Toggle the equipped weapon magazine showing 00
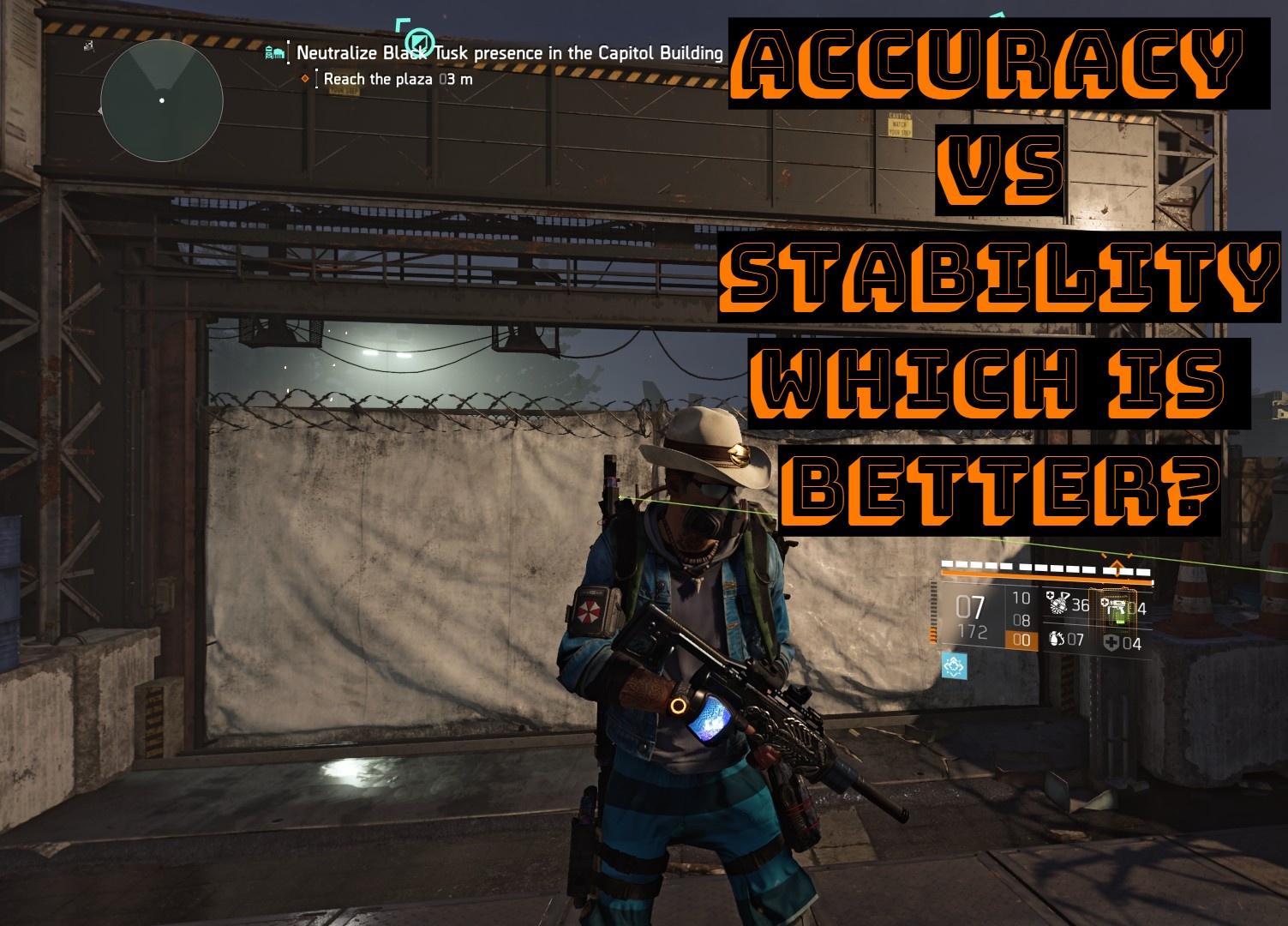Screen dimensions: 1288x926 tap(1021, 639)
